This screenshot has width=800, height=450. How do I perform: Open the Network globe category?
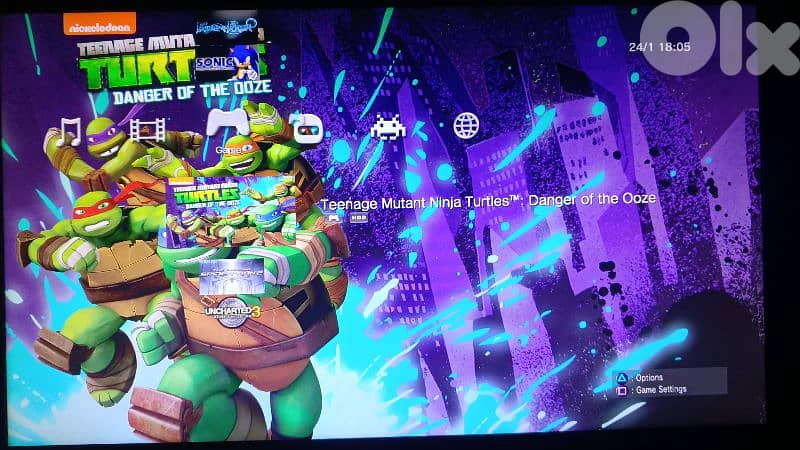coord(466,126)
